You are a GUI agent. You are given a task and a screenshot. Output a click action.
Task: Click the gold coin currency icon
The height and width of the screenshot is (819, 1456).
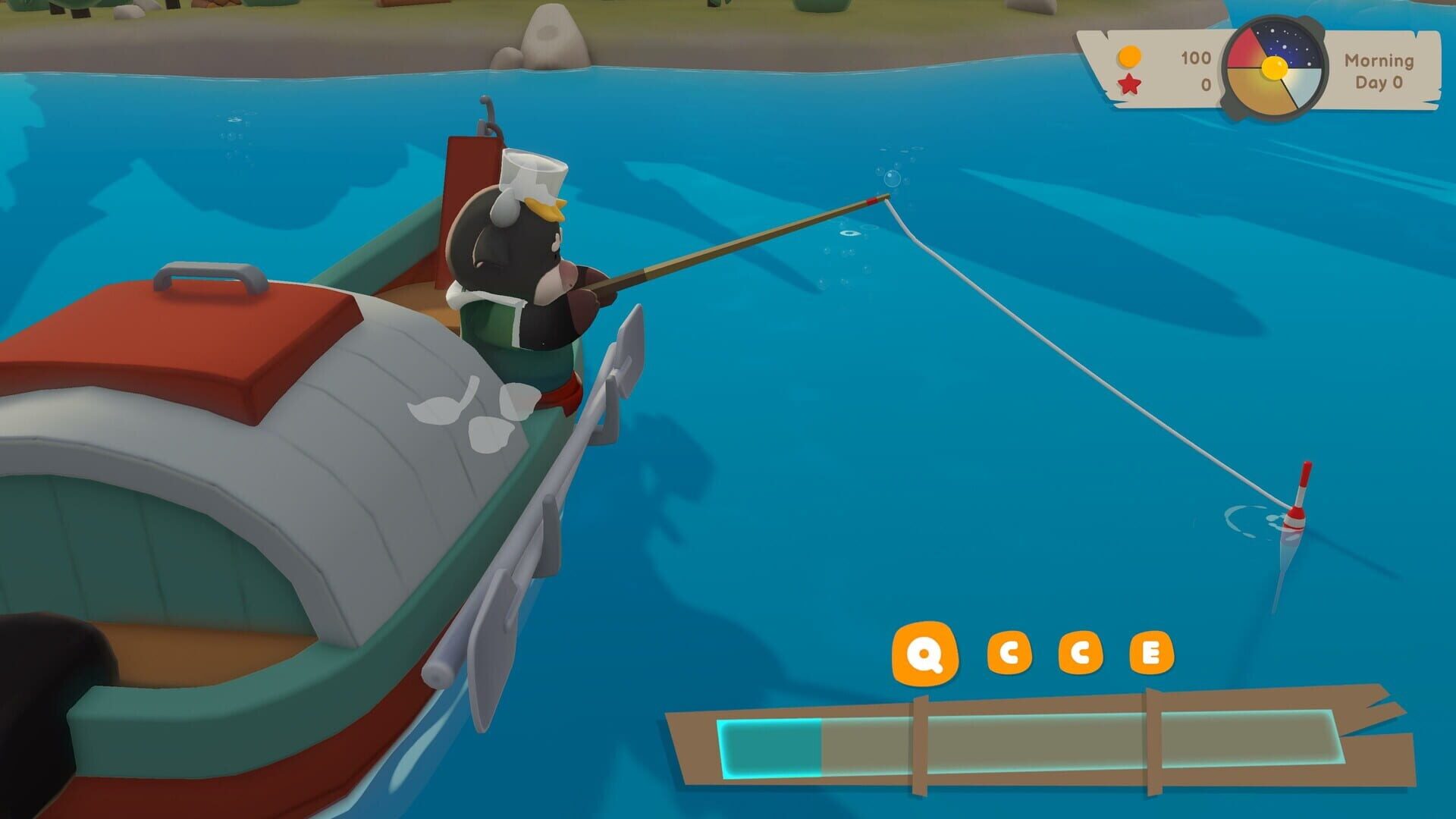click(x=1128, y=58)
